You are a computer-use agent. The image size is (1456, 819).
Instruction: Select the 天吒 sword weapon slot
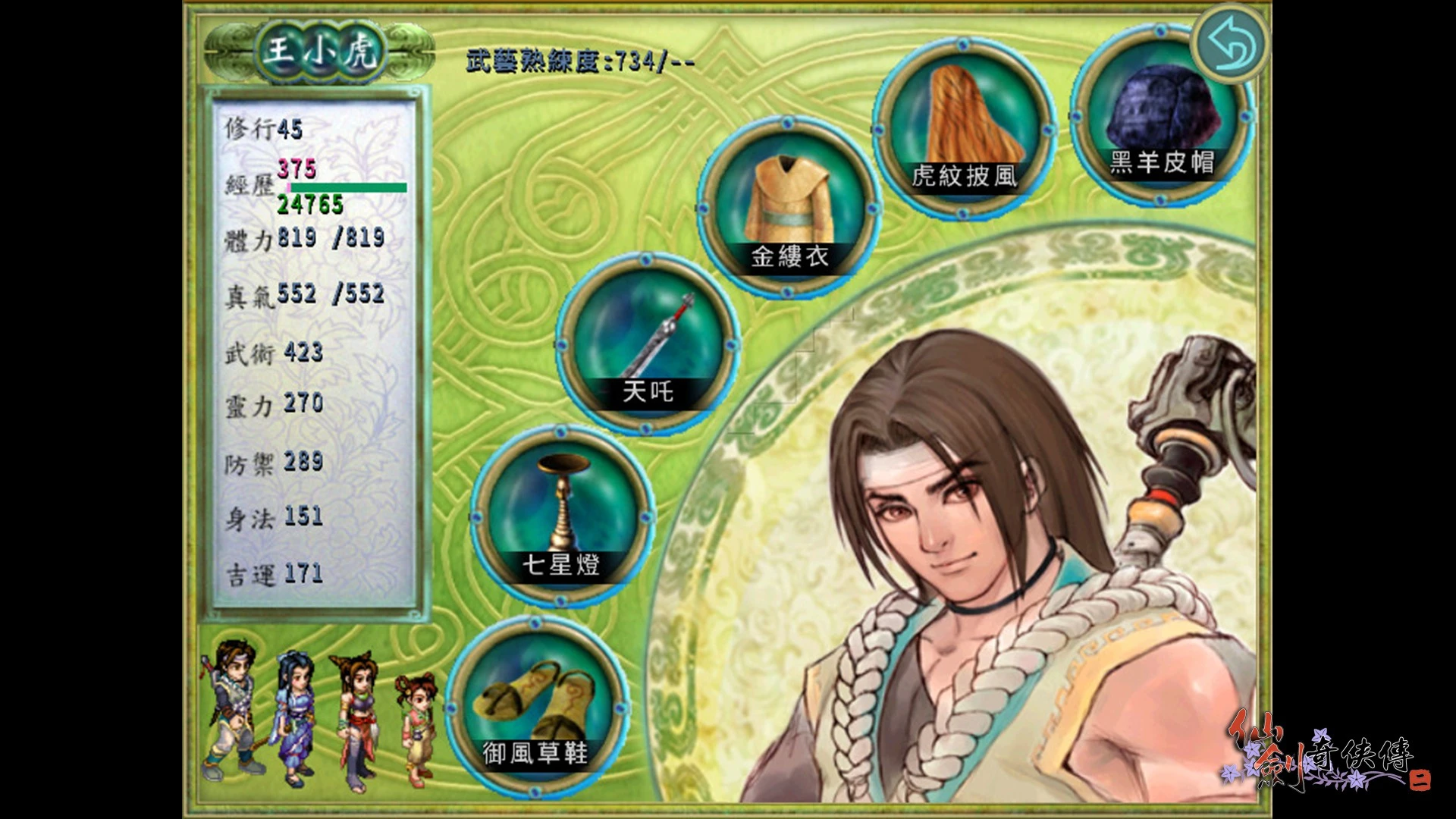pyautogui.click(x=647, y=343)
